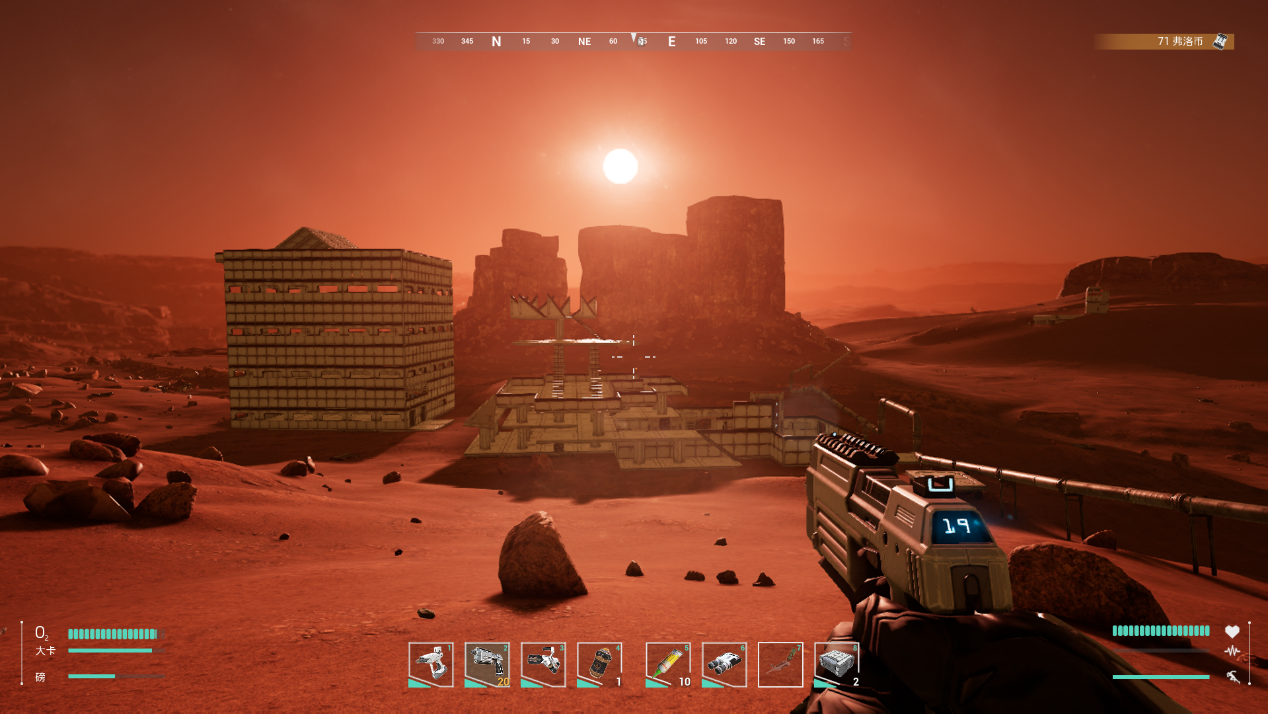Select the white scanner gun in slot 1
The width and height of the screenshot is (1268, 714).
(431, 664)
